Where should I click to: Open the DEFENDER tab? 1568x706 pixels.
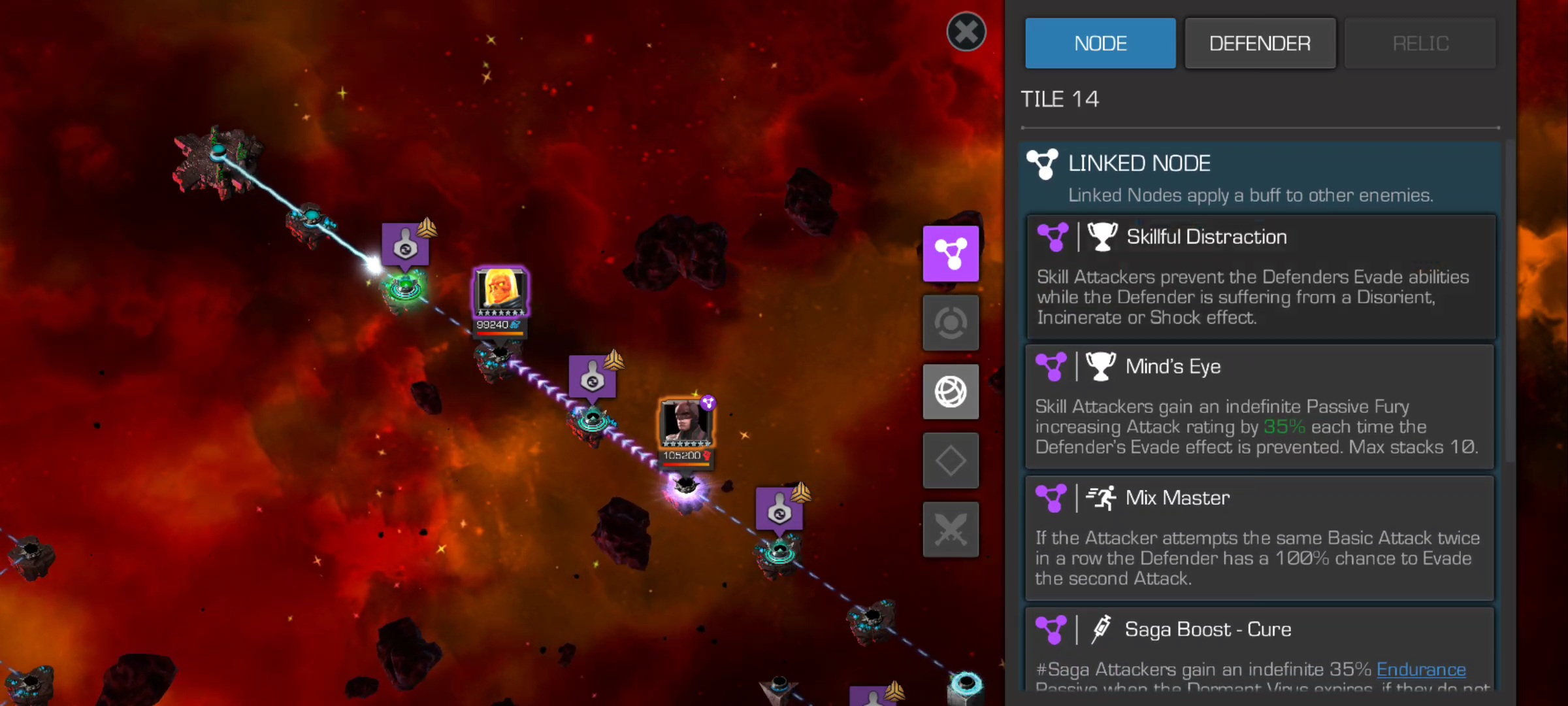[1260, 43]
